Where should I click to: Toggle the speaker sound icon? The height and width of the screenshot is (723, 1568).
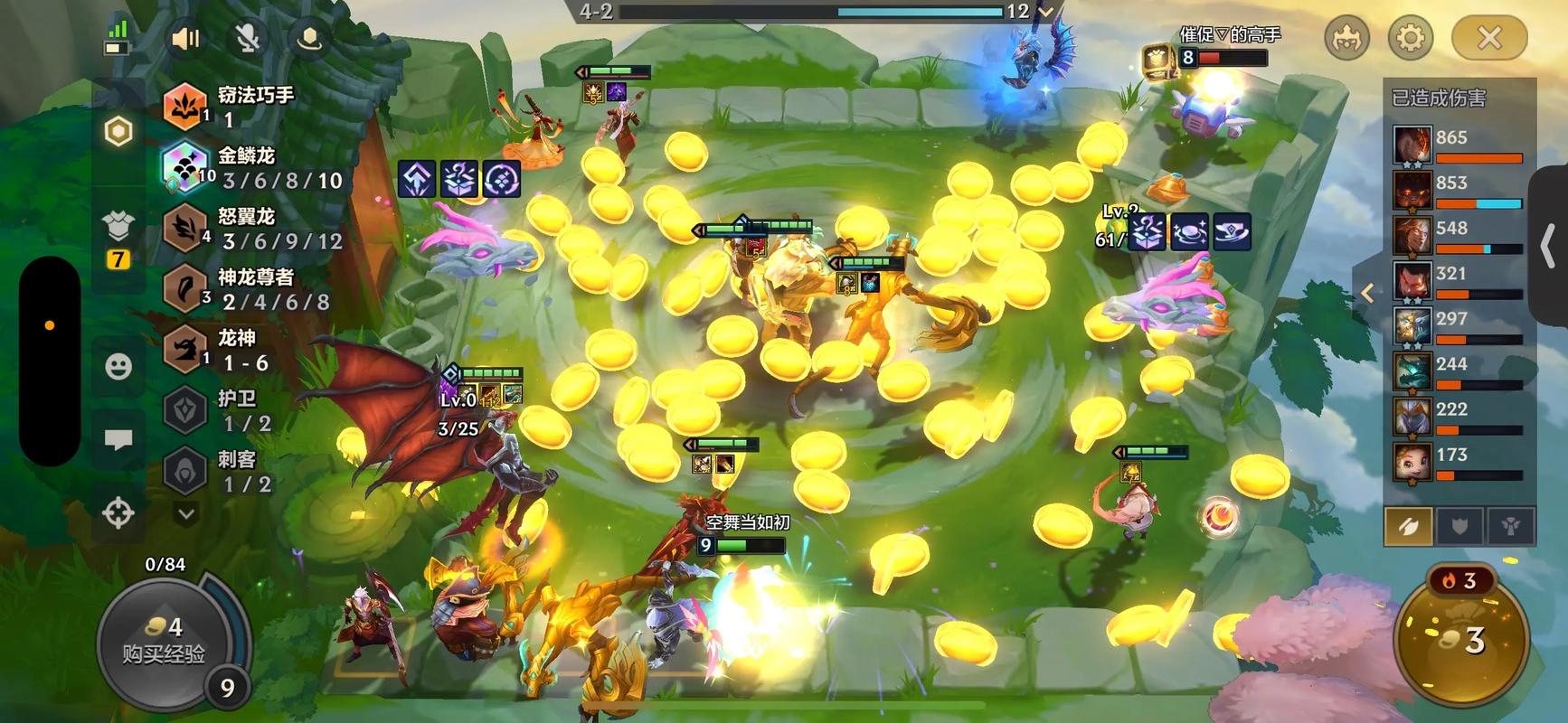click(x=185, y=38)
